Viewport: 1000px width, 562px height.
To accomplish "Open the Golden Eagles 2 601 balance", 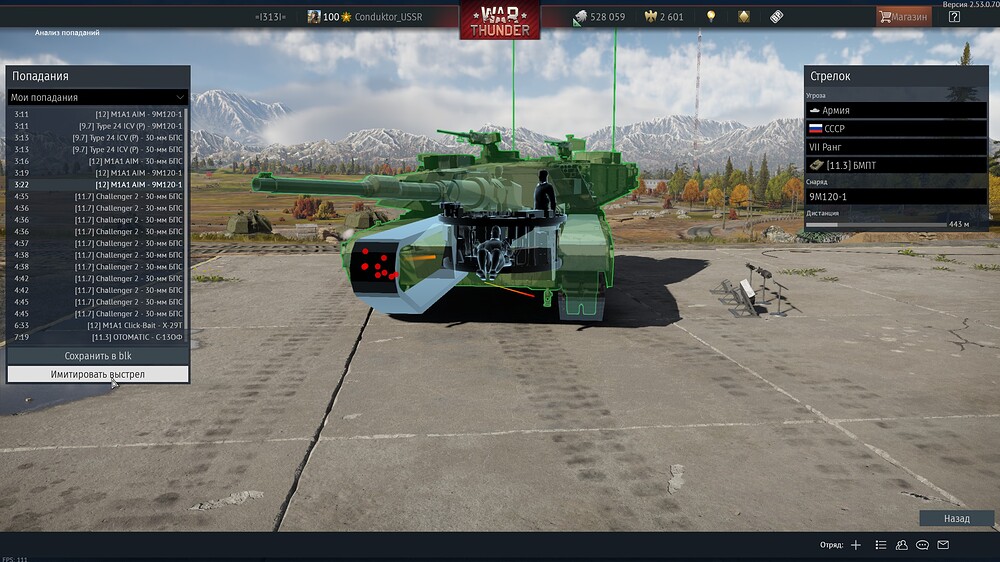I will tap(664, 17).
